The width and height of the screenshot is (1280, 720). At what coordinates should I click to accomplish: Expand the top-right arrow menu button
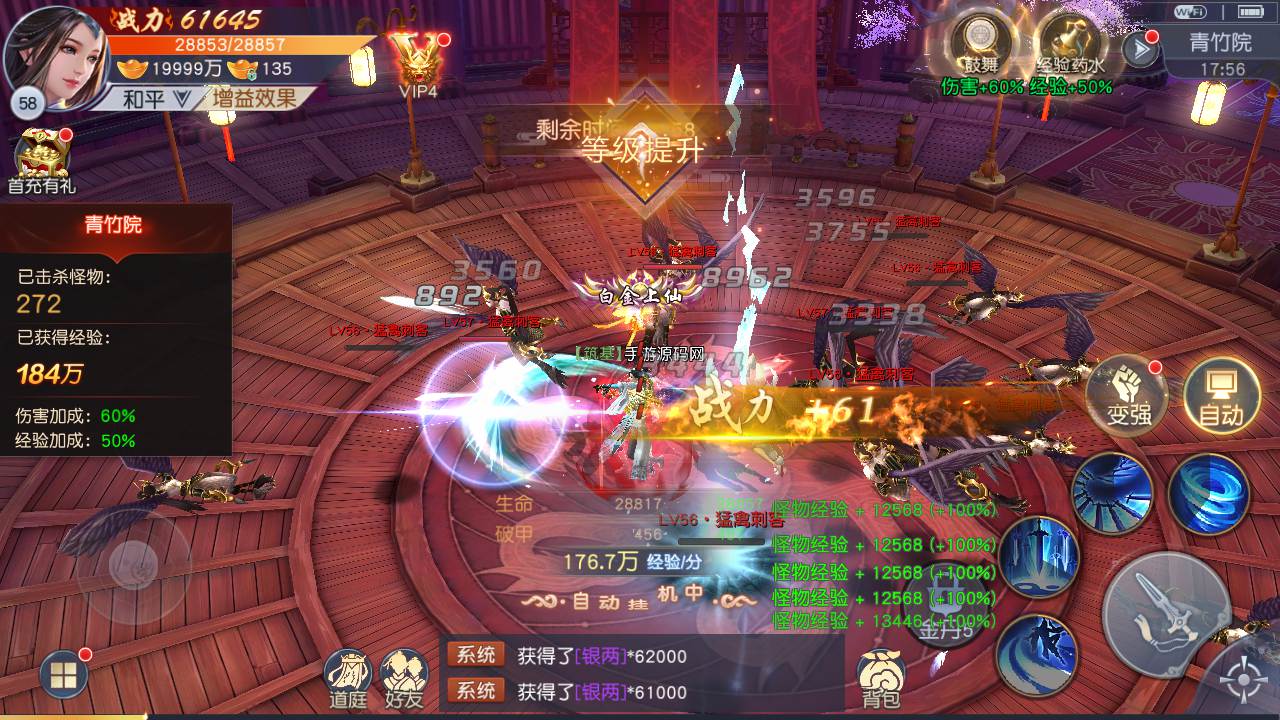coord(1140,48)
